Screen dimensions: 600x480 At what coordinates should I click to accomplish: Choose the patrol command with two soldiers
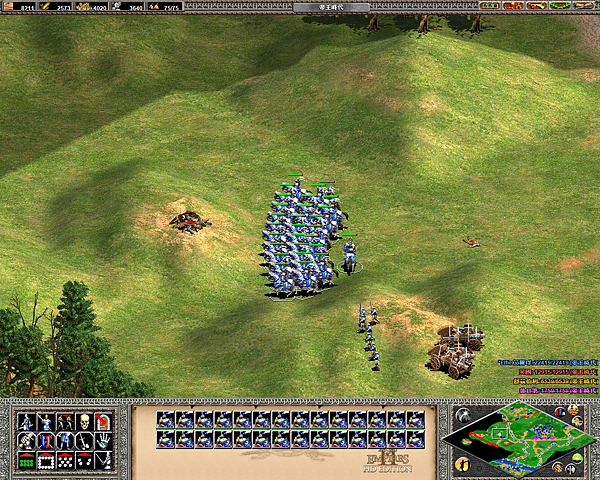point(66,422)
